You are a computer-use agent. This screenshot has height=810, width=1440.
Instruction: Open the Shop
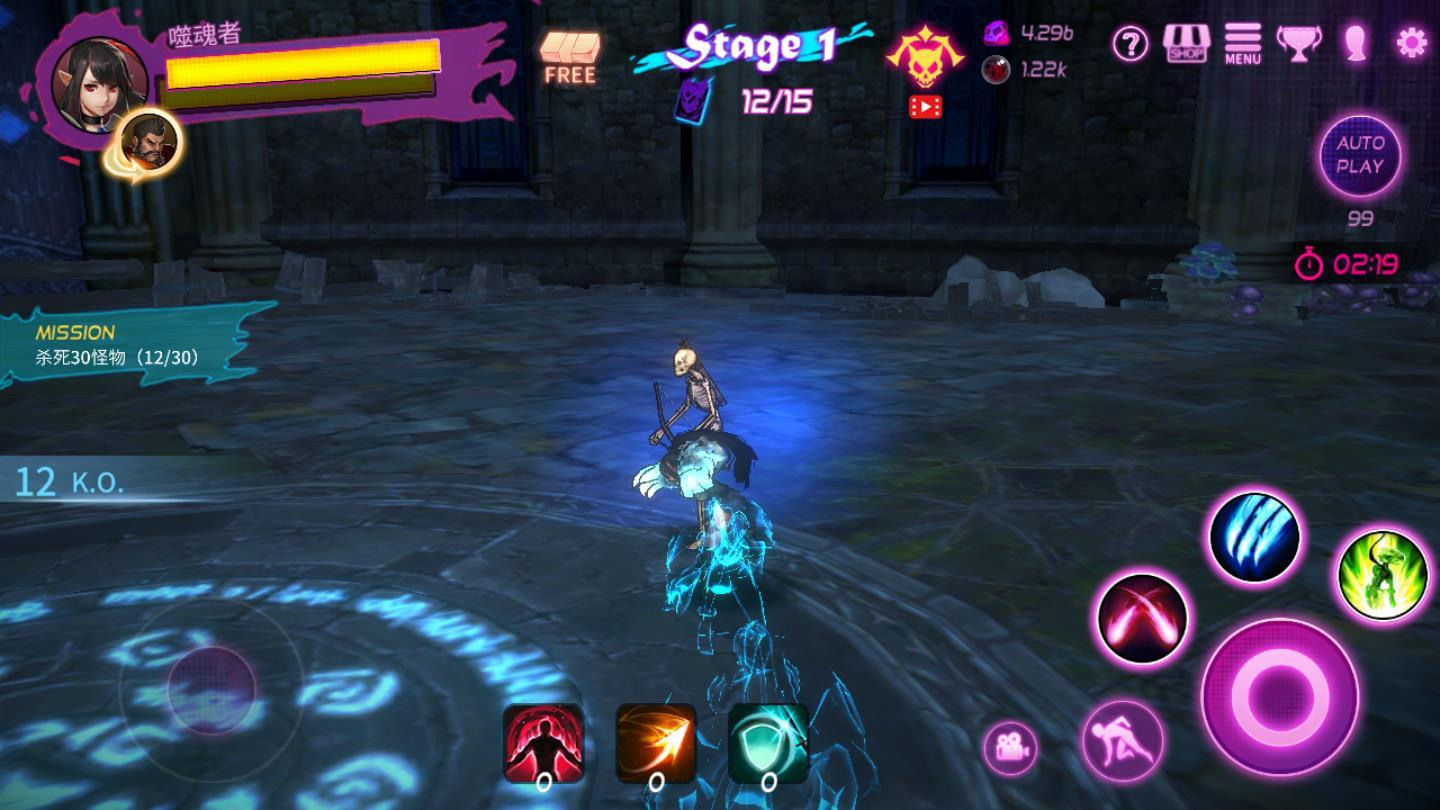click(x=1186, y=44)
